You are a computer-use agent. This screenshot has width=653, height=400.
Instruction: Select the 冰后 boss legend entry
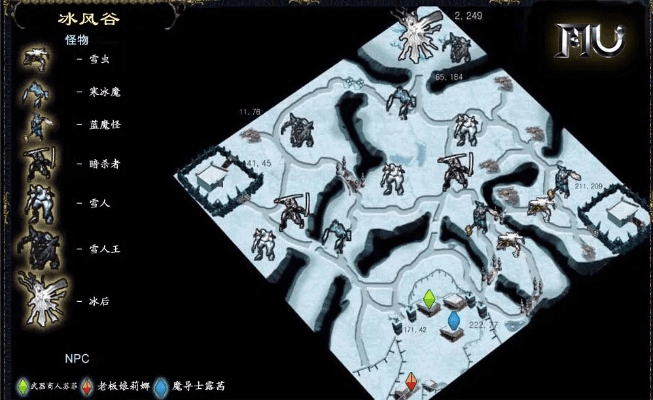97,299
